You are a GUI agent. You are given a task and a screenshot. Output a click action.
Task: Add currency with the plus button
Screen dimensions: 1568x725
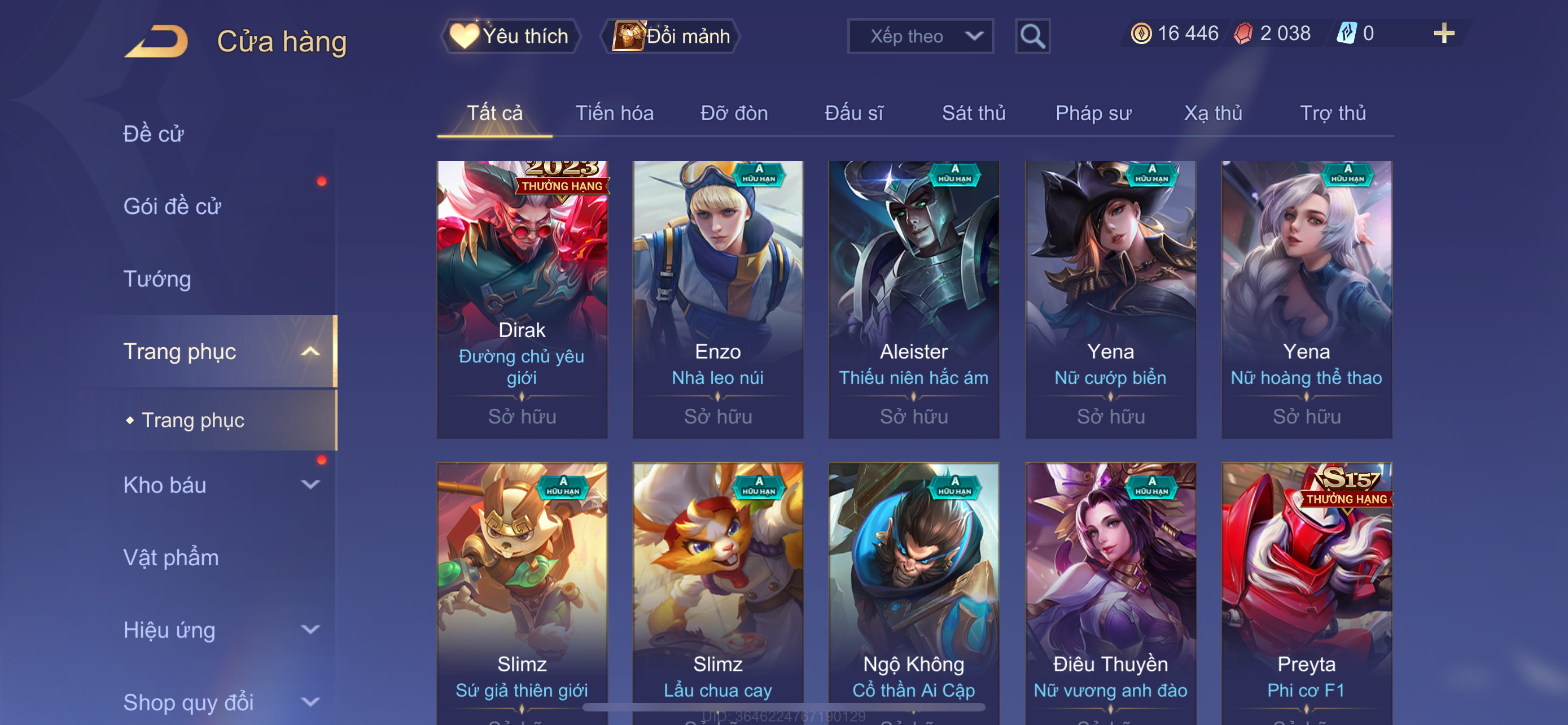1443,33
